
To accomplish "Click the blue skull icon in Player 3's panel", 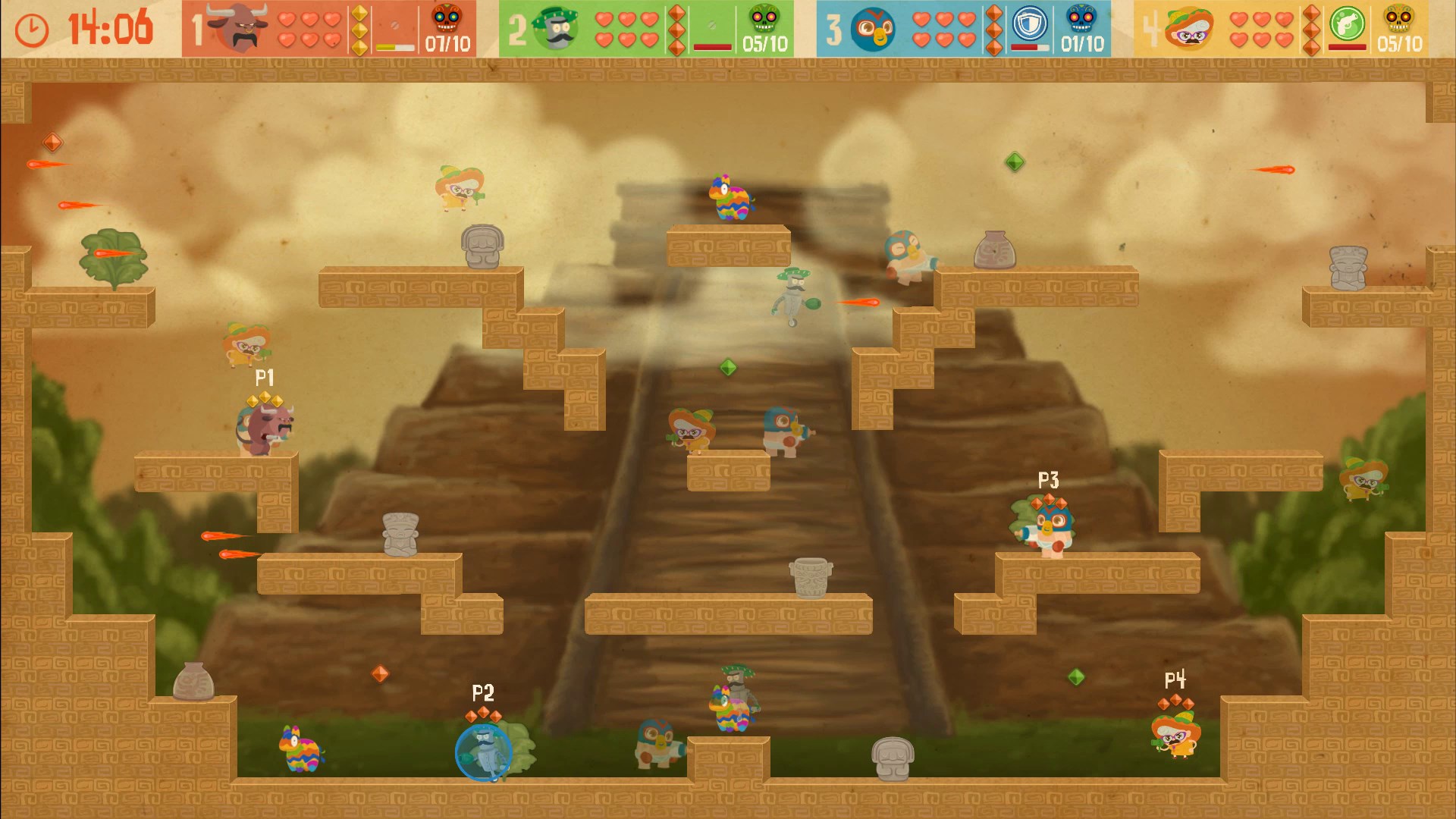I will [x=1080, y=21].
